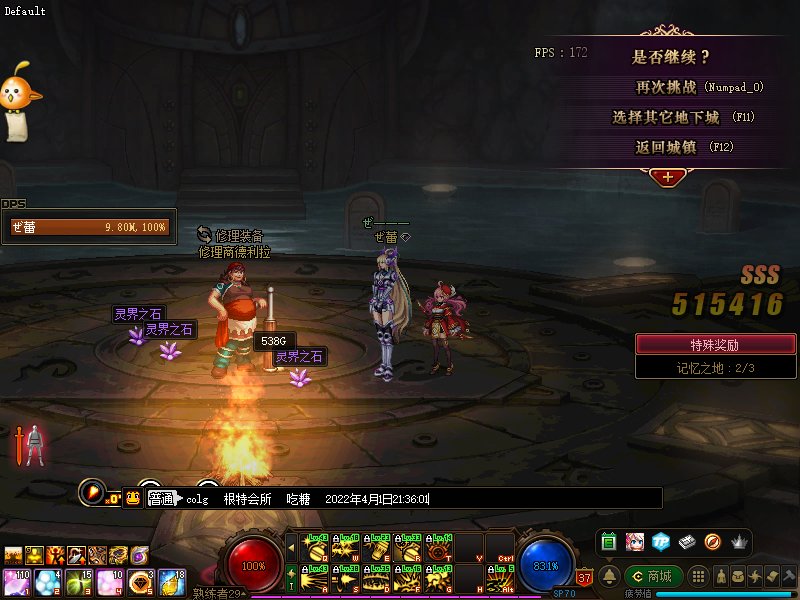Open the bell notification icon

609,576
